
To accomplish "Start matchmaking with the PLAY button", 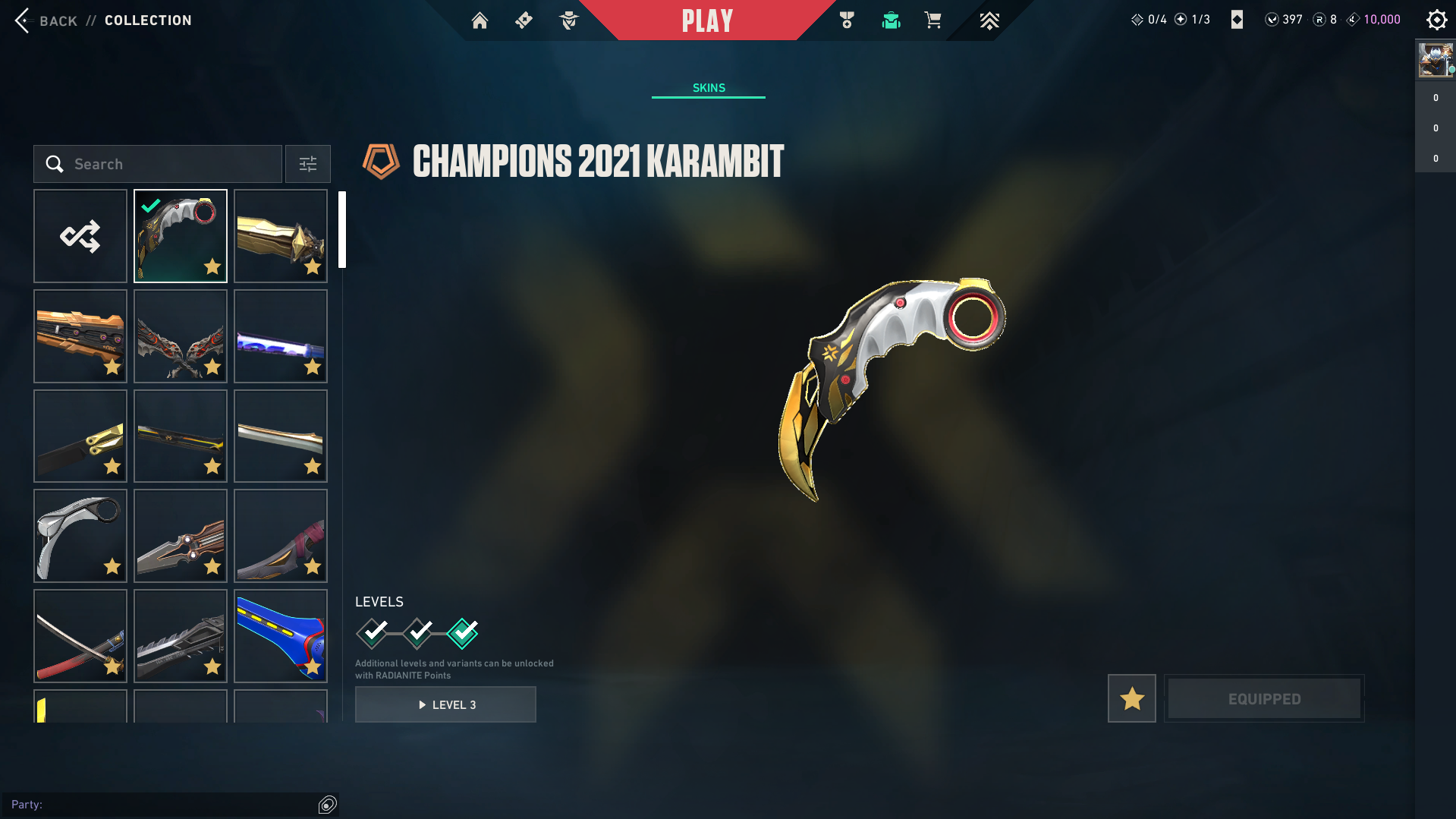I will (707, 20).
